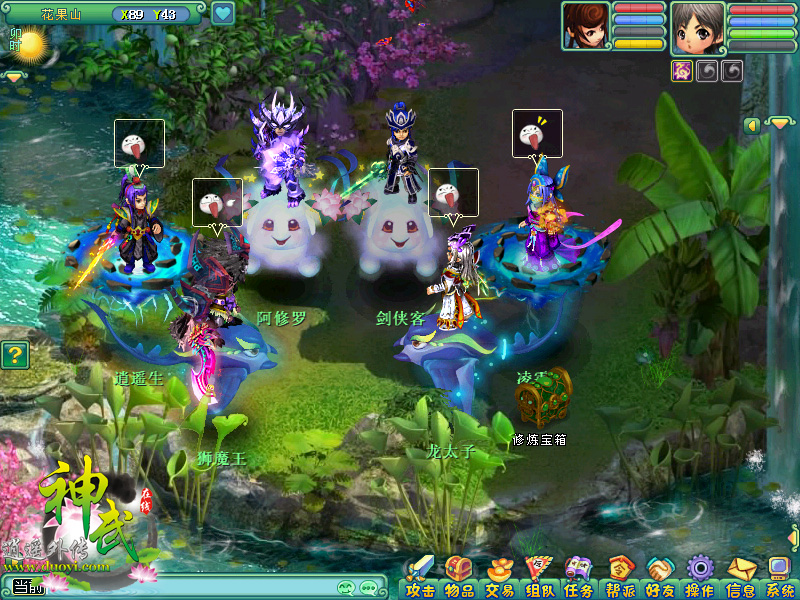This screenshot has width=800, height=600.
Task: Click the brown-haired pet portrait
Action: coord(585,26)
